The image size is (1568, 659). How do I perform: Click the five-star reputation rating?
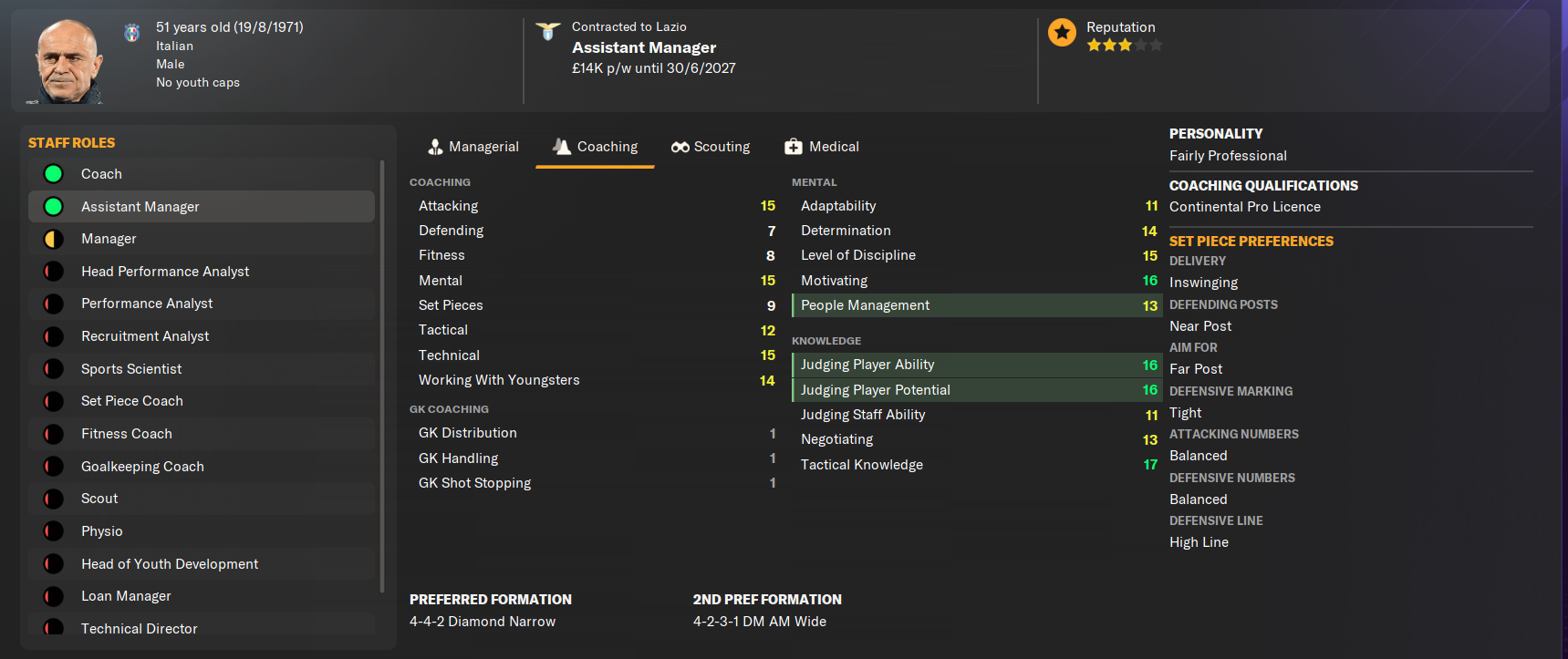tap(1125, 44)
